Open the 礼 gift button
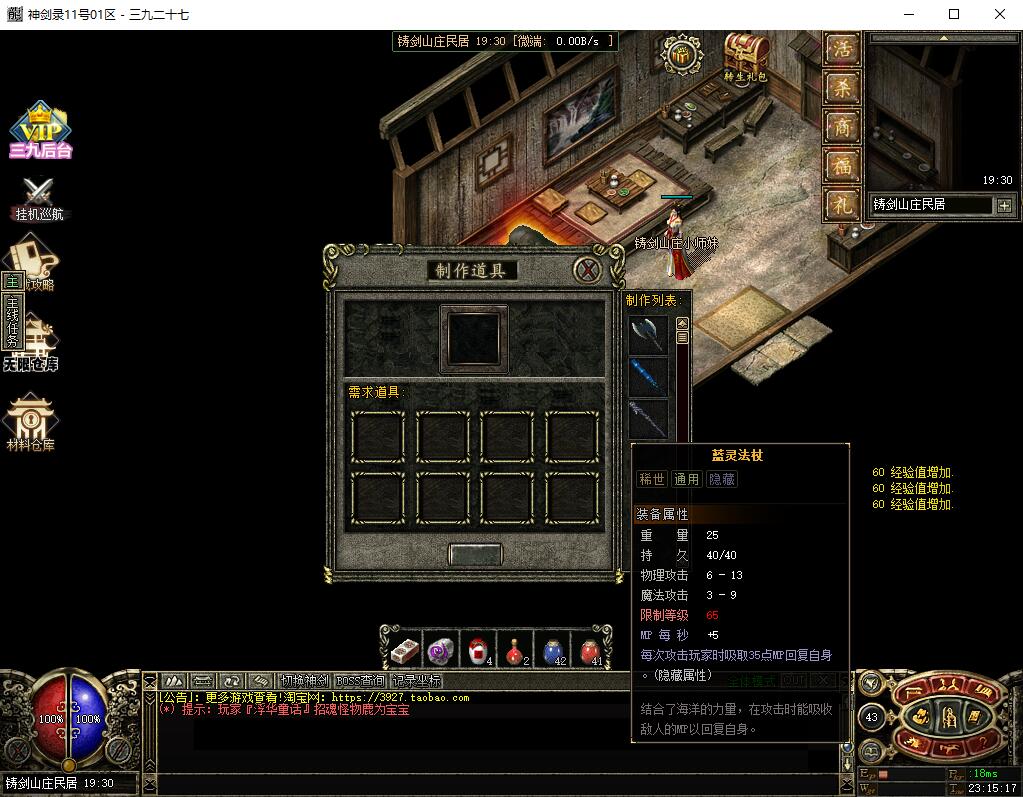Viewport: 1023px width, 797px height. (842, 204)
